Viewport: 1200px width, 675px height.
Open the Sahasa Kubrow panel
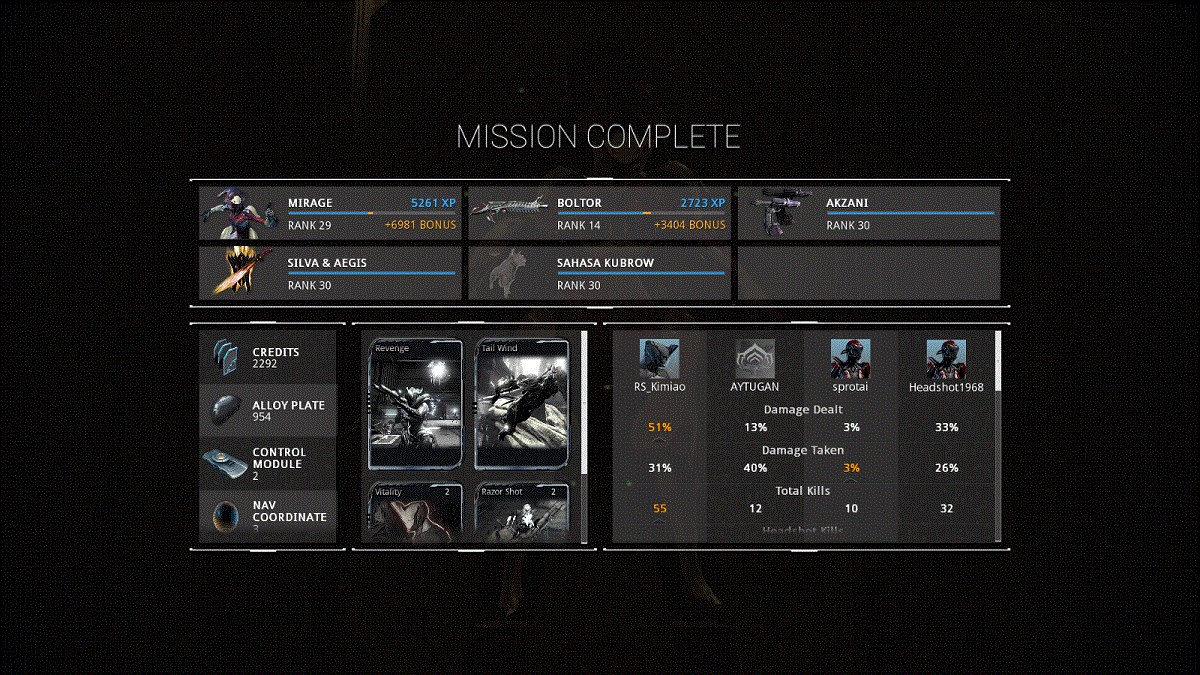pos(599,274)
